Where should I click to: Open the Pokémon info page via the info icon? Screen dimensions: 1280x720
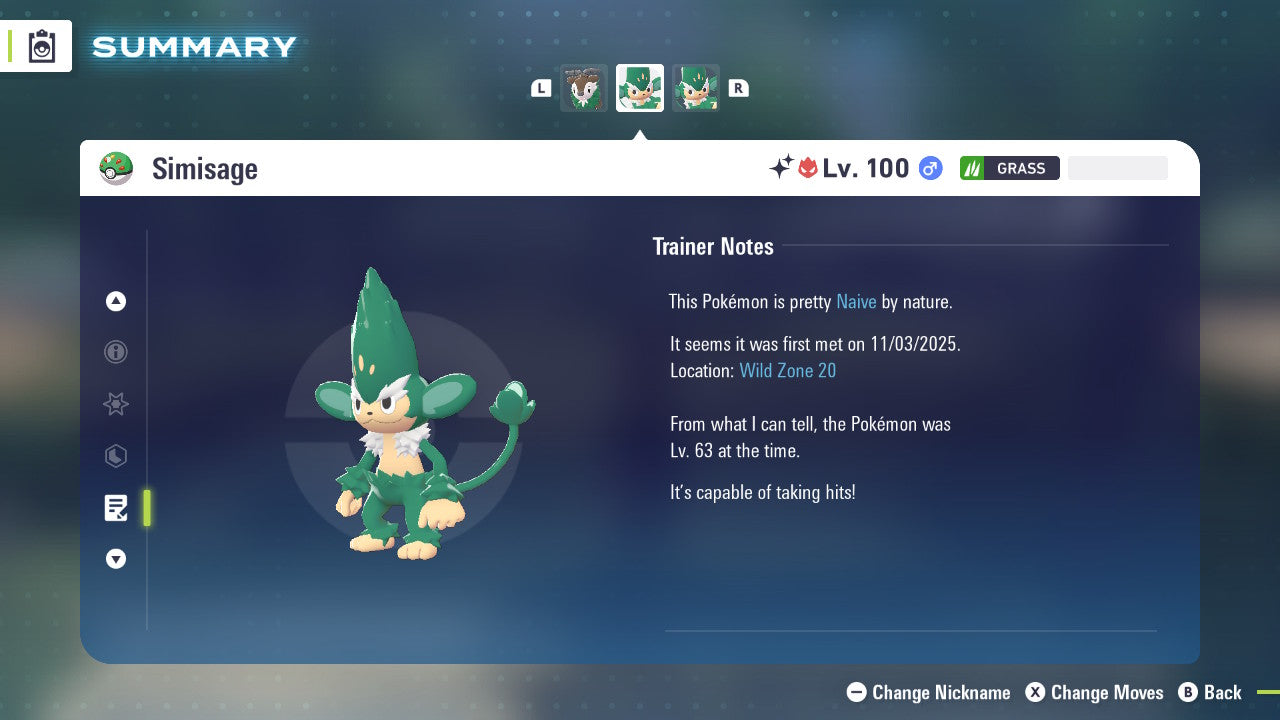[x=115, y=353]
